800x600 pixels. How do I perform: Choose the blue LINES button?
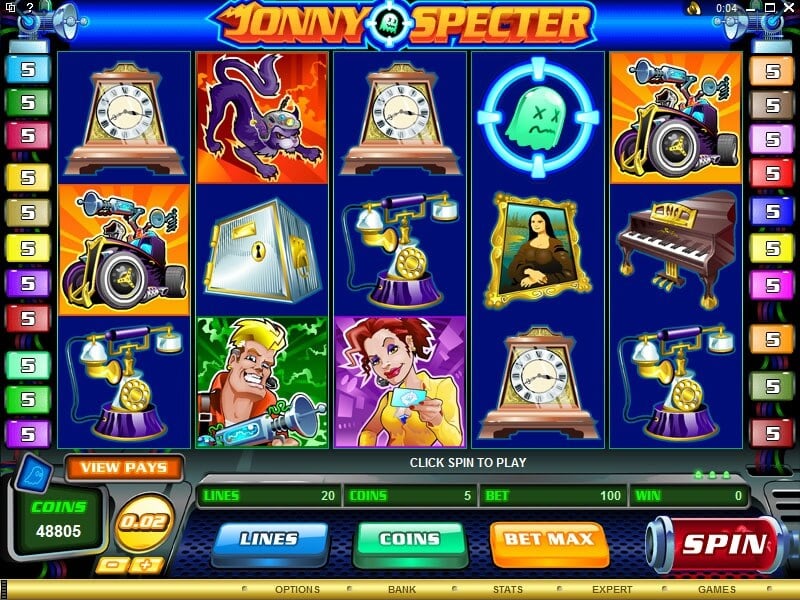[x=269, y=540]
